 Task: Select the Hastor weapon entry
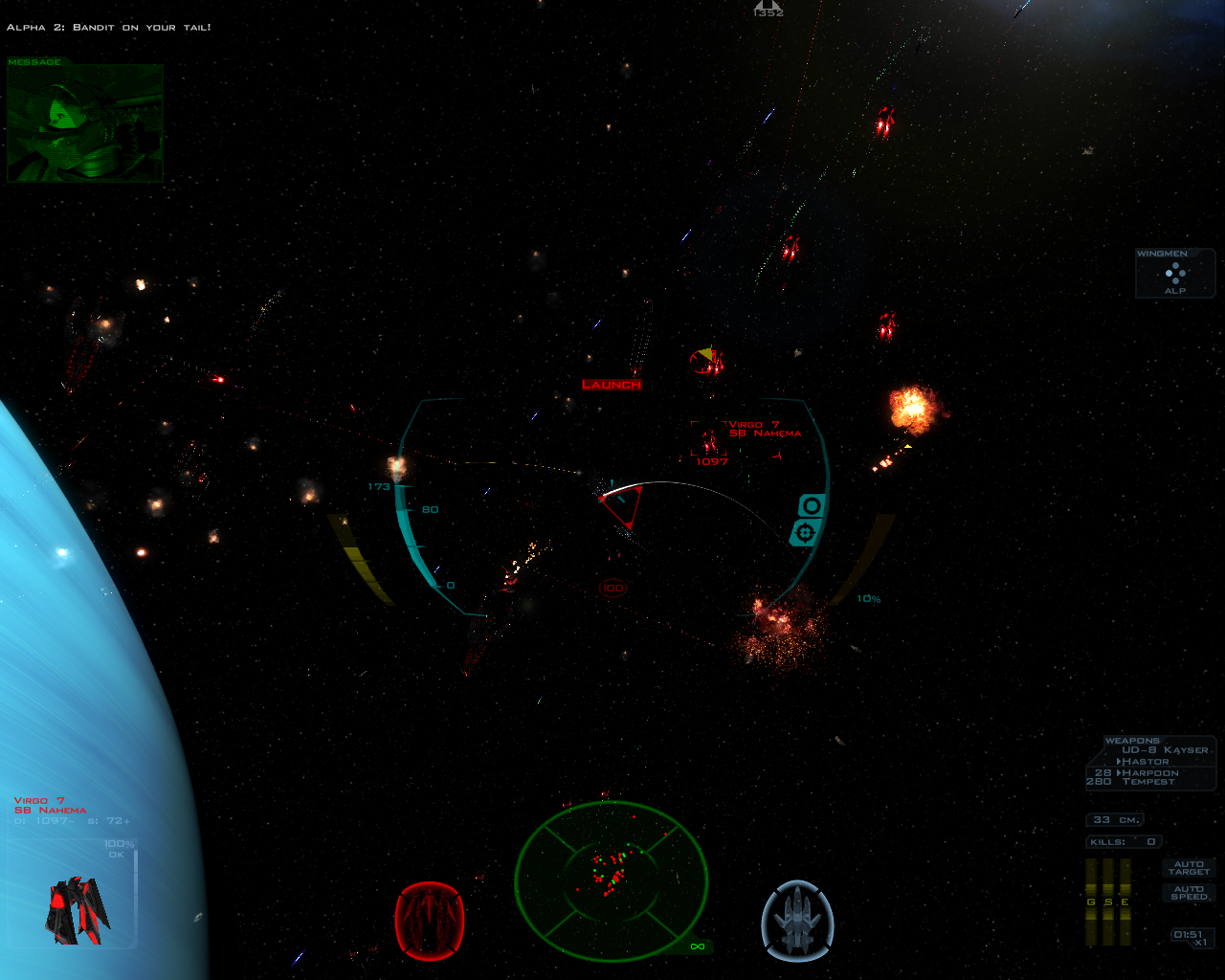tap(1145, 762)
